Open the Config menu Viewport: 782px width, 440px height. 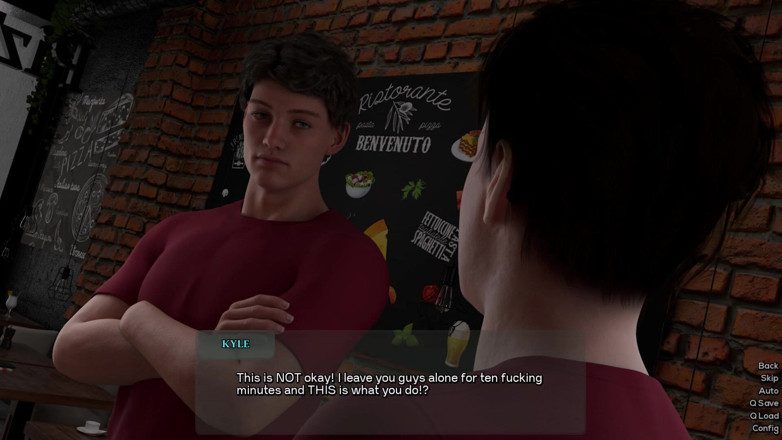pos(765,428)
